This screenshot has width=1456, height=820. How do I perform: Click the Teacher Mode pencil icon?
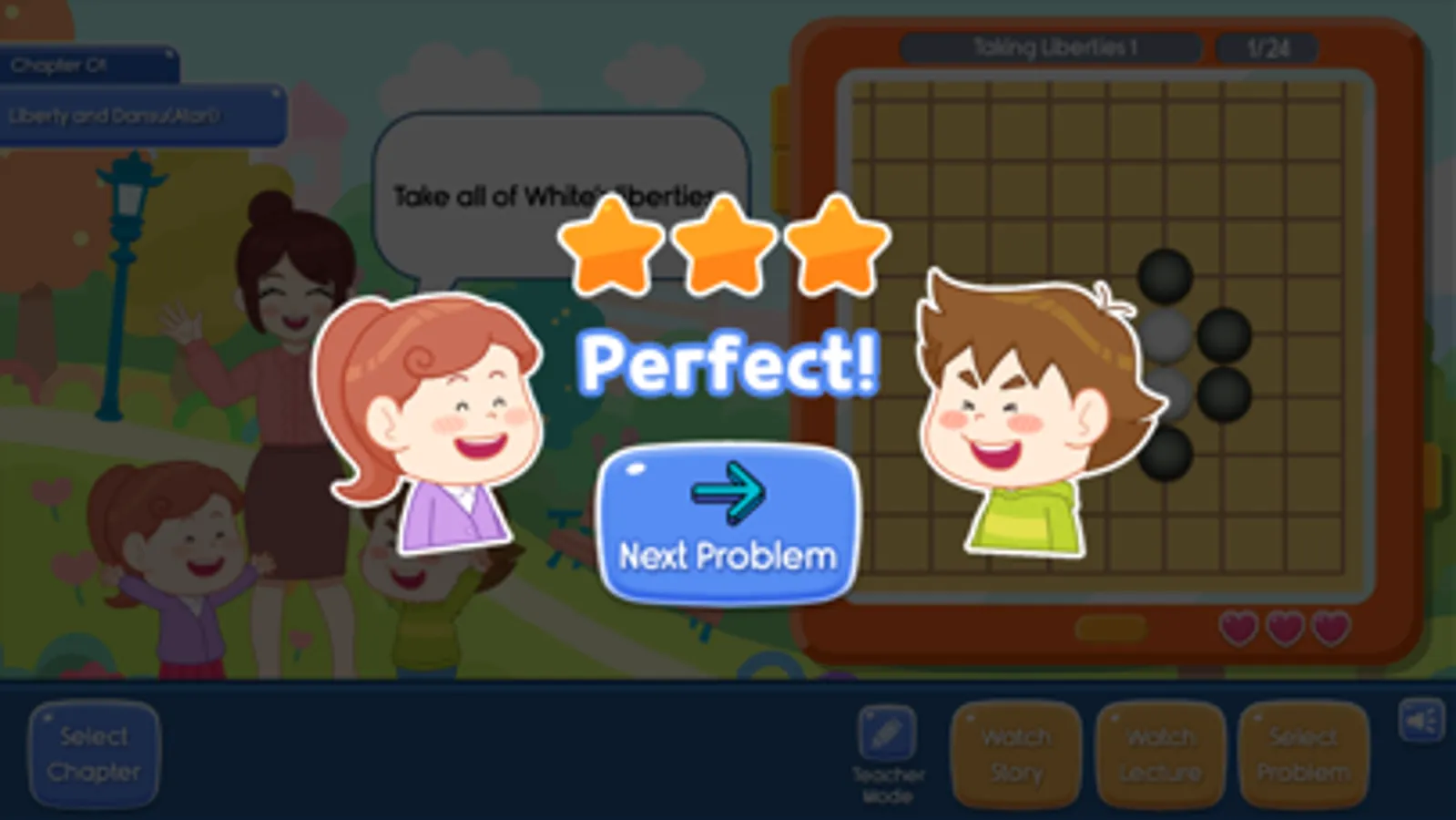(887, 733)
